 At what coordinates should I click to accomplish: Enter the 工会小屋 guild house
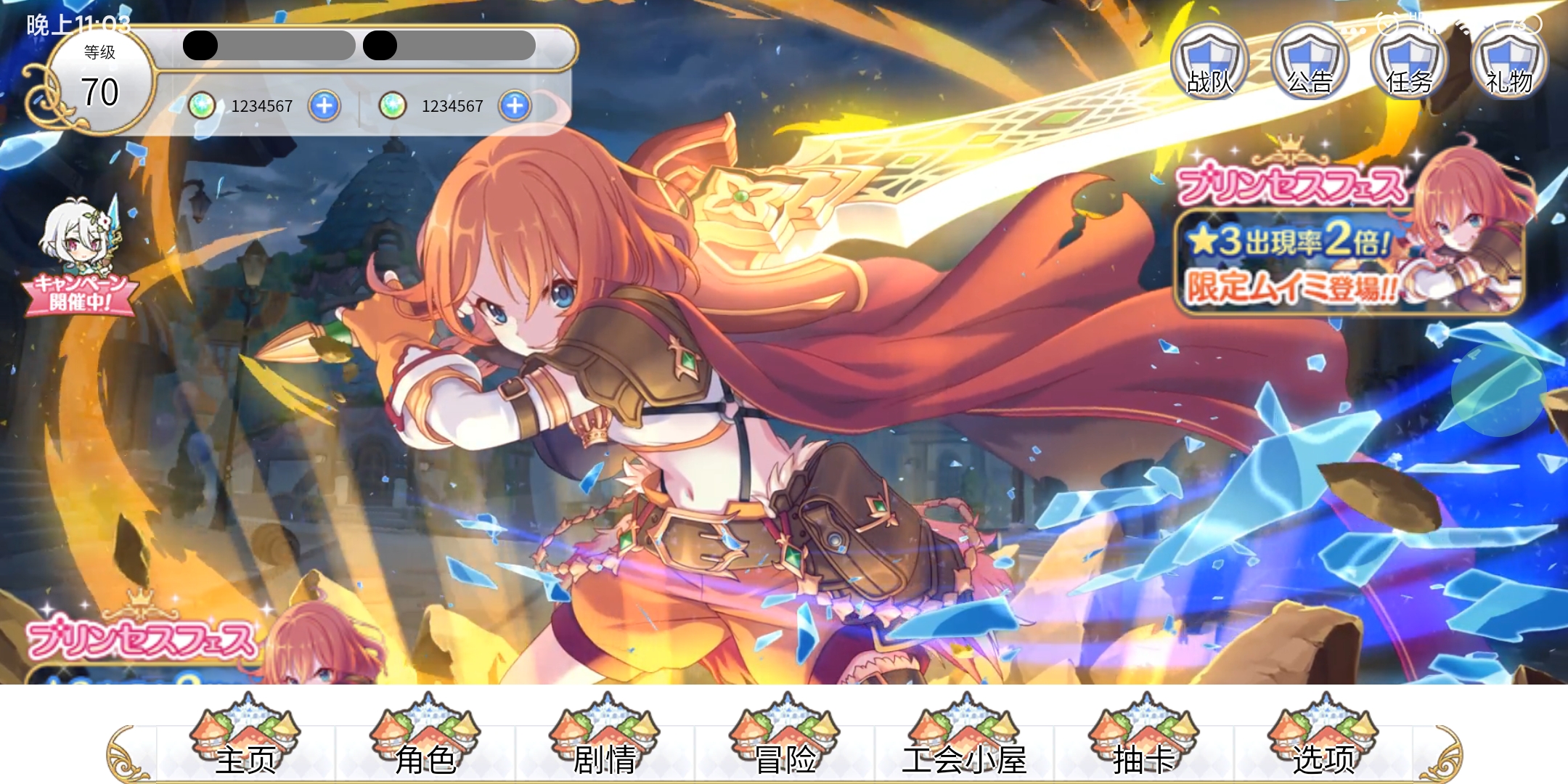click(964, 737)
